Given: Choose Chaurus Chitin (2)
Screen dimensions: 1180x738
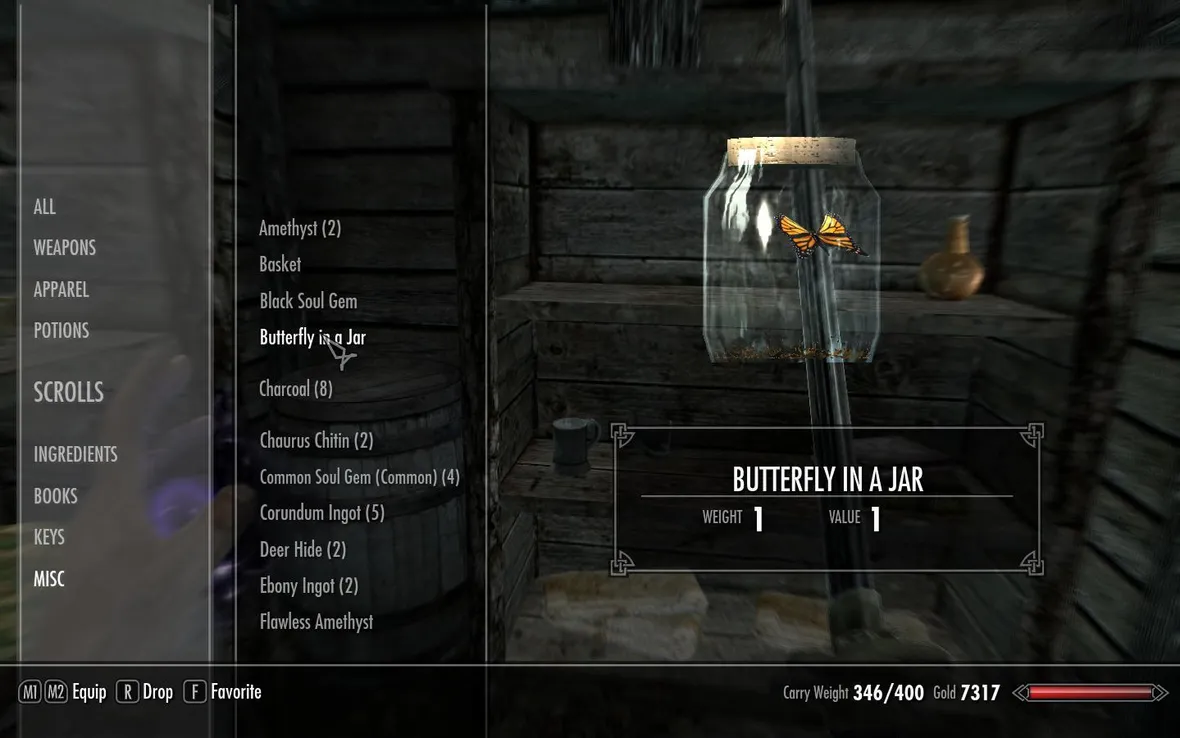Looking at the screenshot, I should 316,441.
